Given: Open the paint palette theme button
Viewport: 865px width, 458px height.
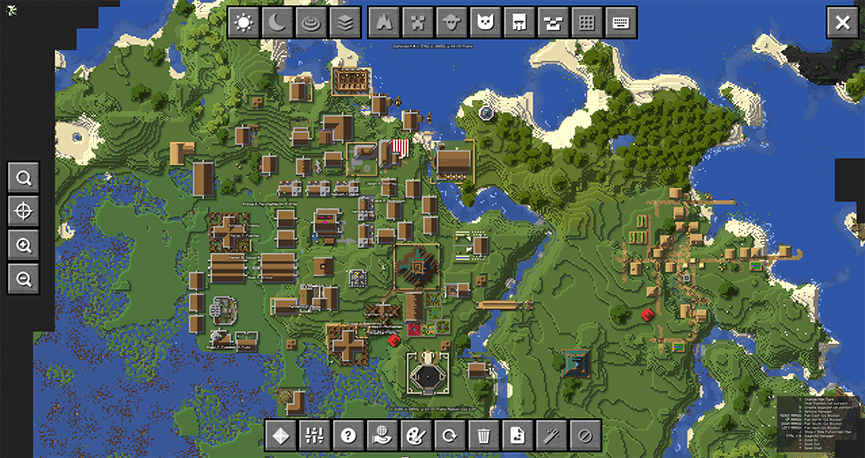Looking at the screenshot, I should 414,435.
